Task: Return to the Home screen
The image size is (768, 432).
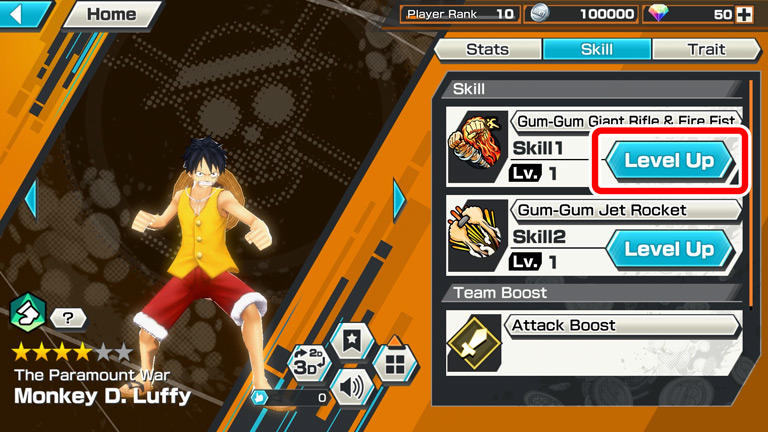Action: point(111,14)
